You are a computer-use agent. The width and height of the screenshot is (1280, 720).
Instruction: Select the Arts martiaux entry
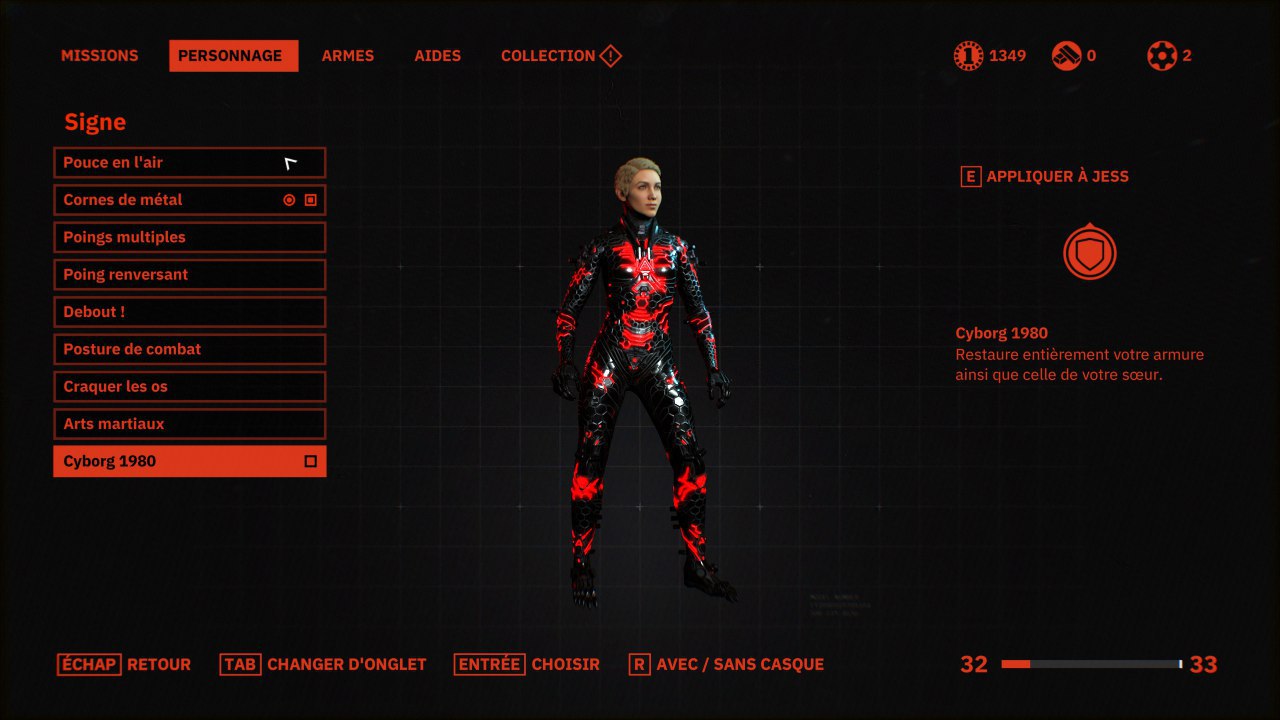click(189, 424)
